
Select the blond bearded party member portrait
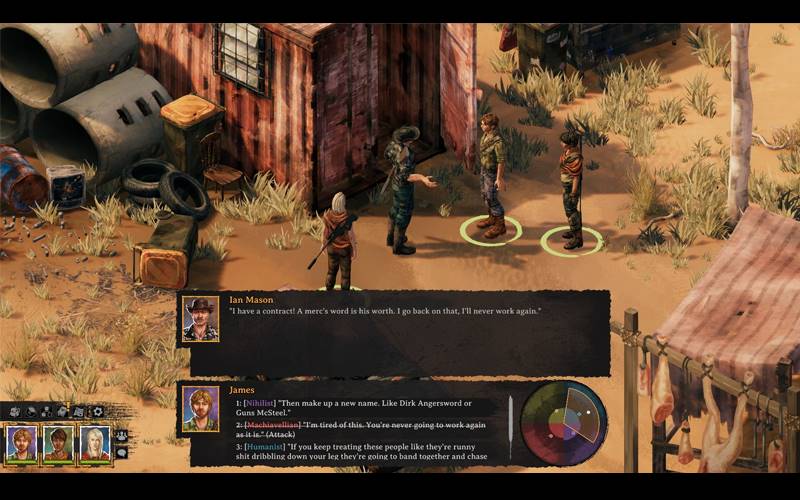pos(22,443)
